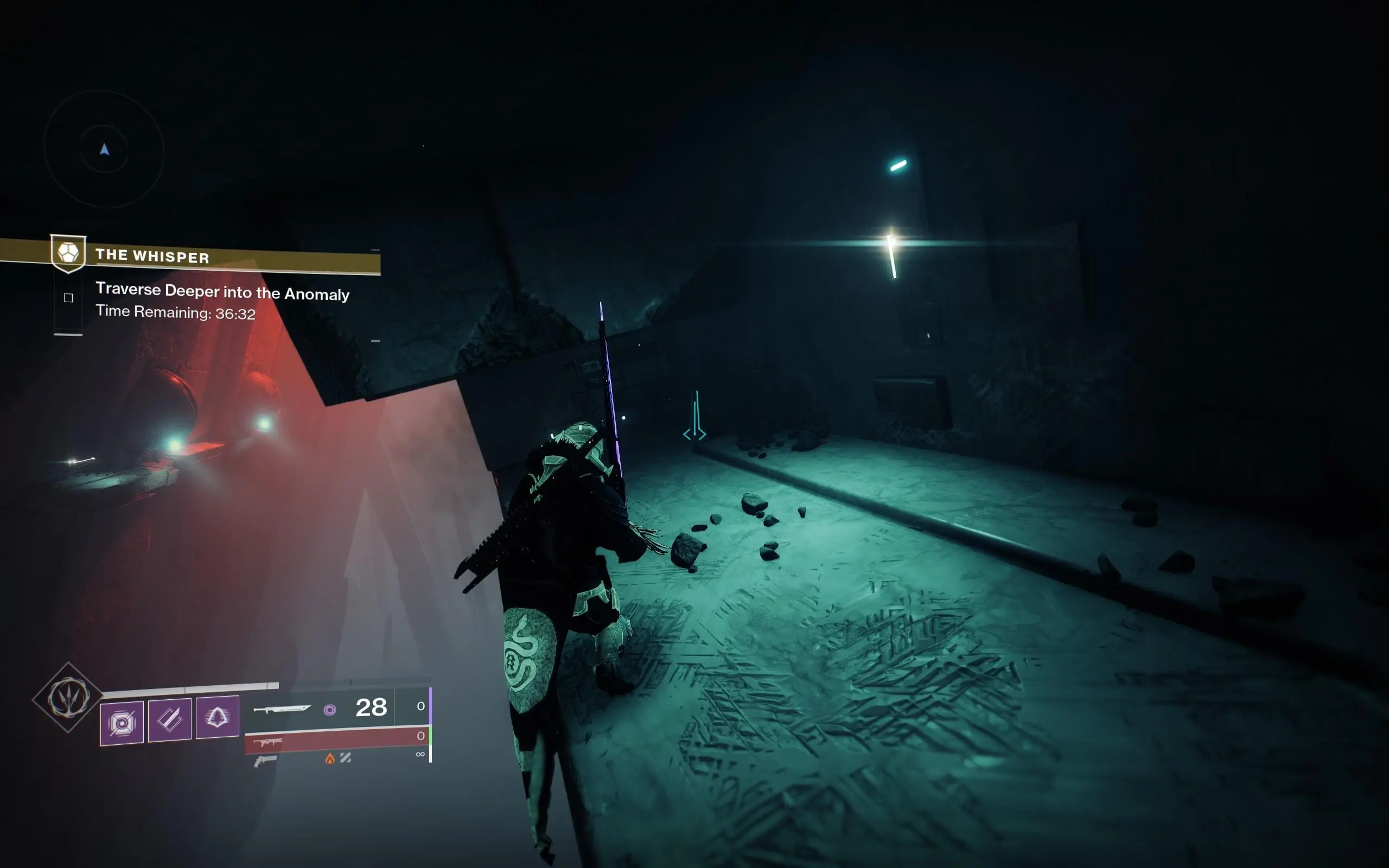Select the equipped sword weapon
The image size is (1389, 868).
[x=282, y=709]
